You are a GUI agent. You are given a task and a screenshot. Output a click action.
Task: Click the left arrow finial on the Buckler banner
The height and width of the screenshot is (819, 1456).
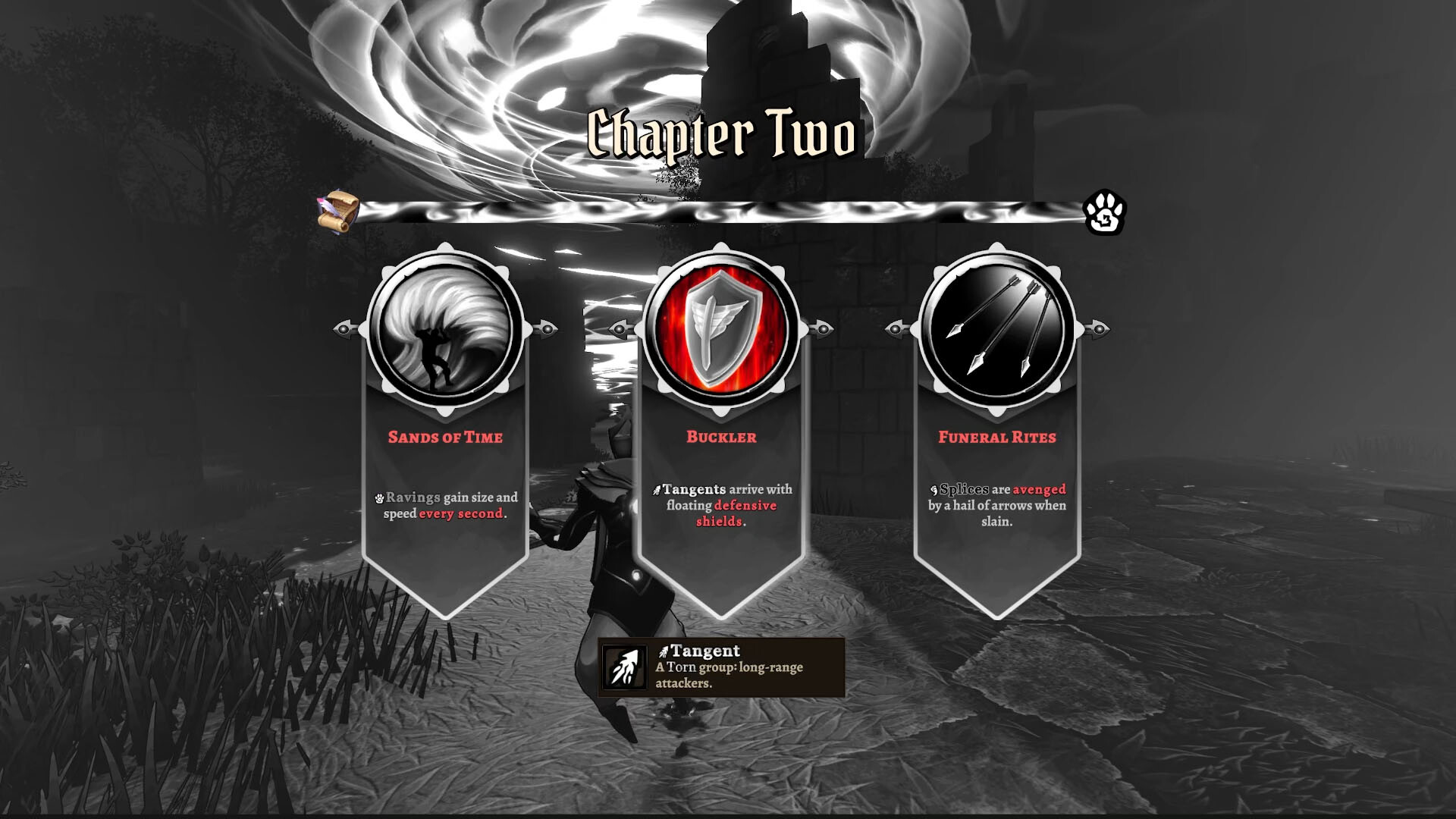(622, 331)
